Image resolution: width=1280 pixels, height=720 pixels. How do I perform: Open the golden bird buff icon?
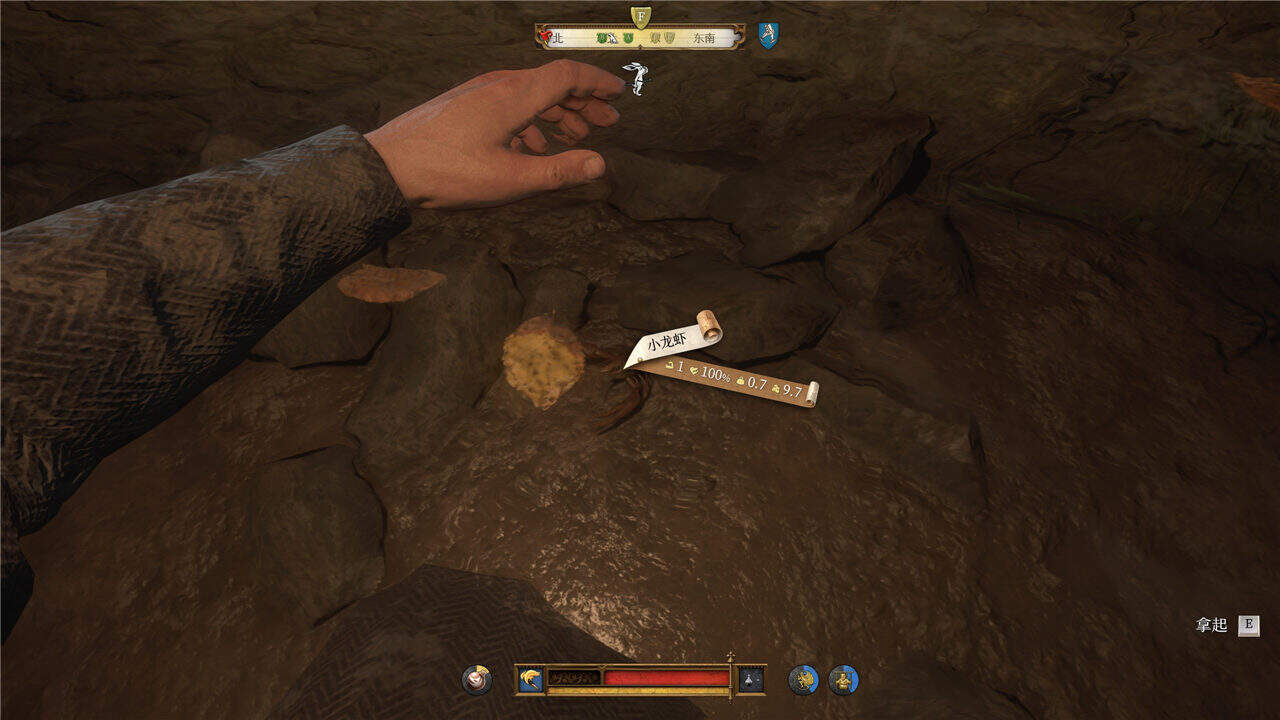pyautogui.click(x=803, y=680)
